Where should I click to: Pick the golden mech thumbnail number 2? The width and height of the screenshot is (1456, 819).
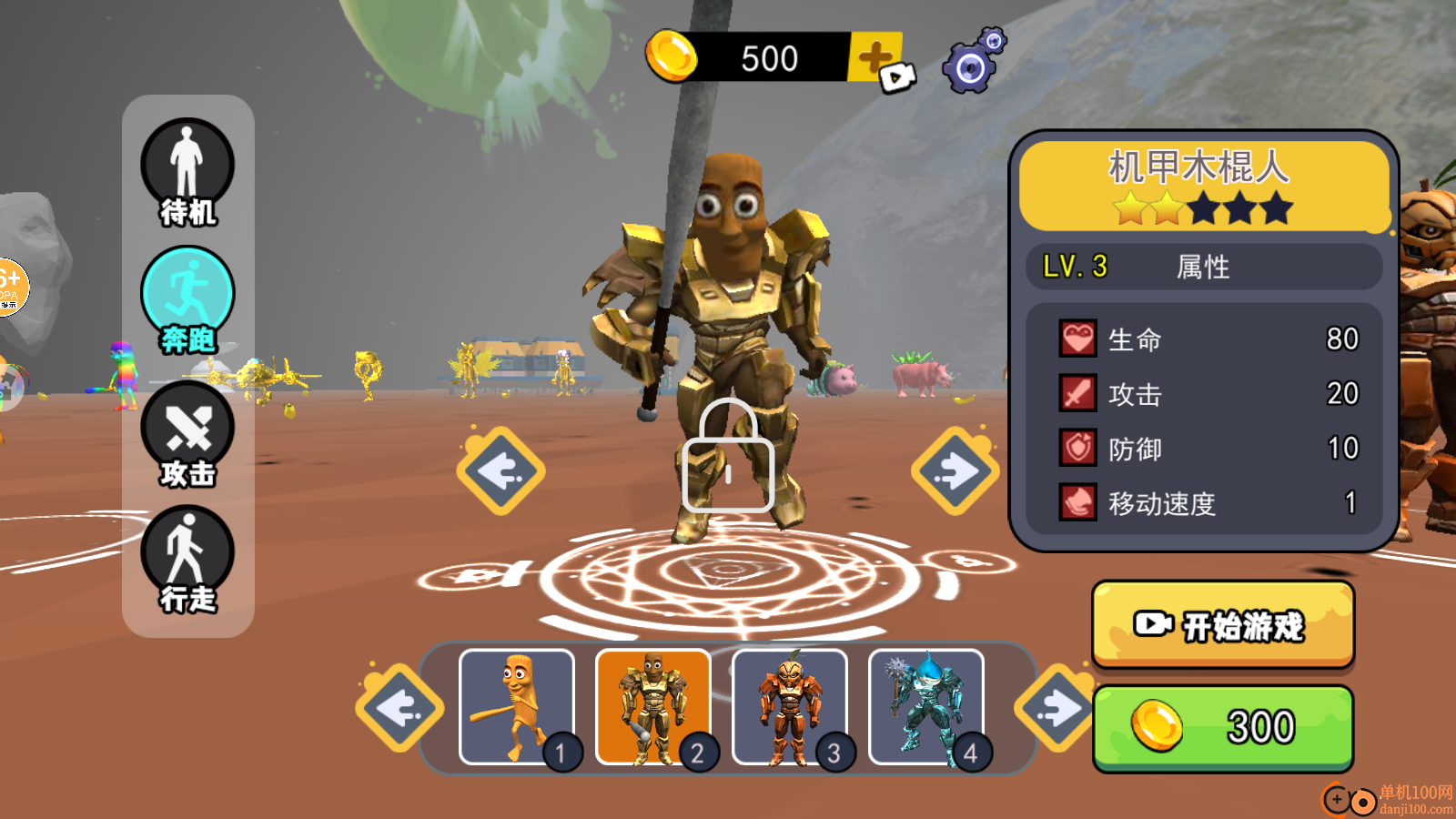[652, 707]
